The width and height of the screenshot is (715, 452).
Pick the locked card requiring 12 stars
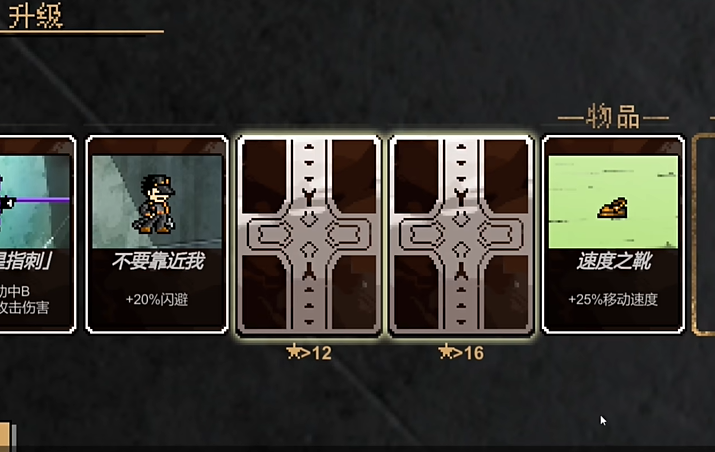click(309, 236)
